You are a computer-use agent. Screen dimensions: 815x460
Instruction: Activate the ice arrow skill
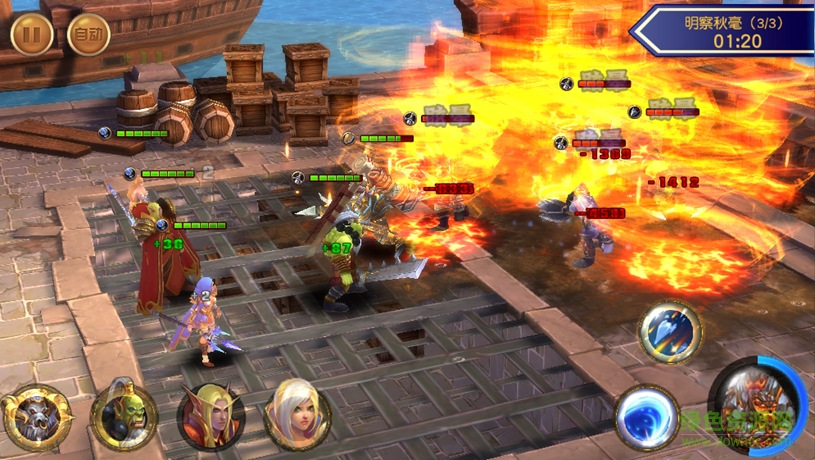click(x=670, y=332)
